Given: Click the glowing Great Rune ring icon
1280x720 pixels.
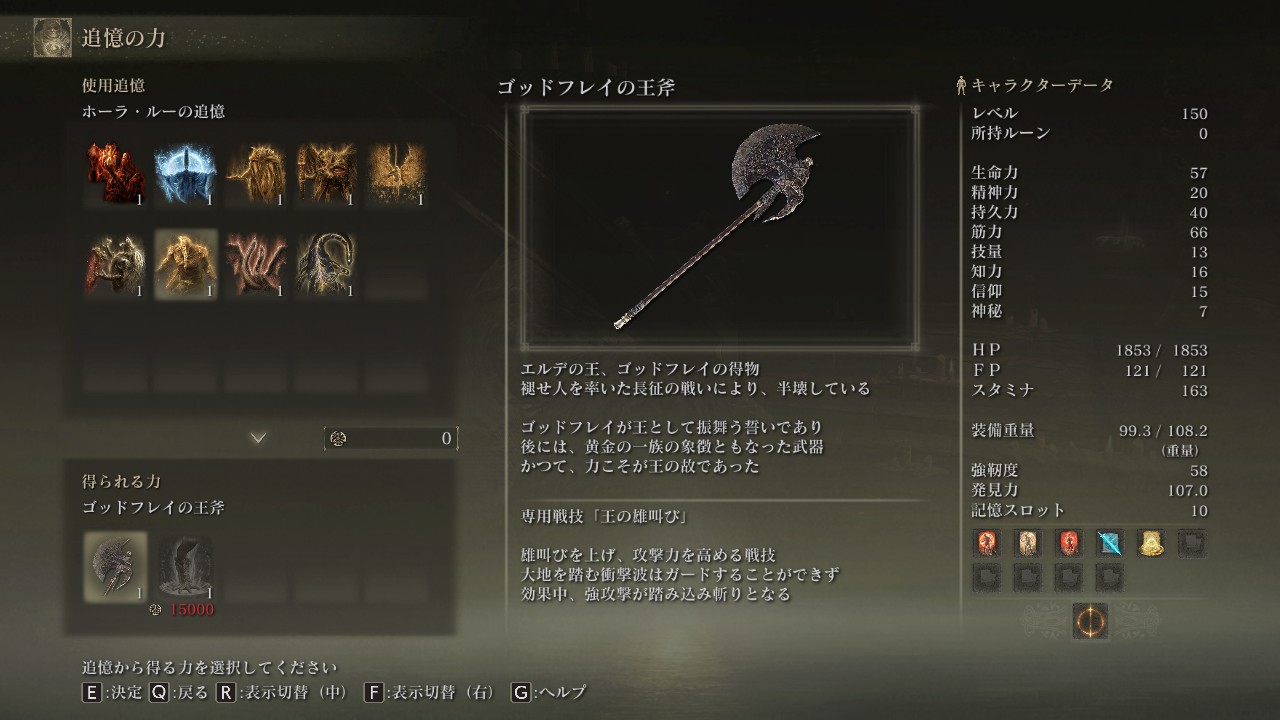Looking at the screenshot, I should pos(1089,621).
